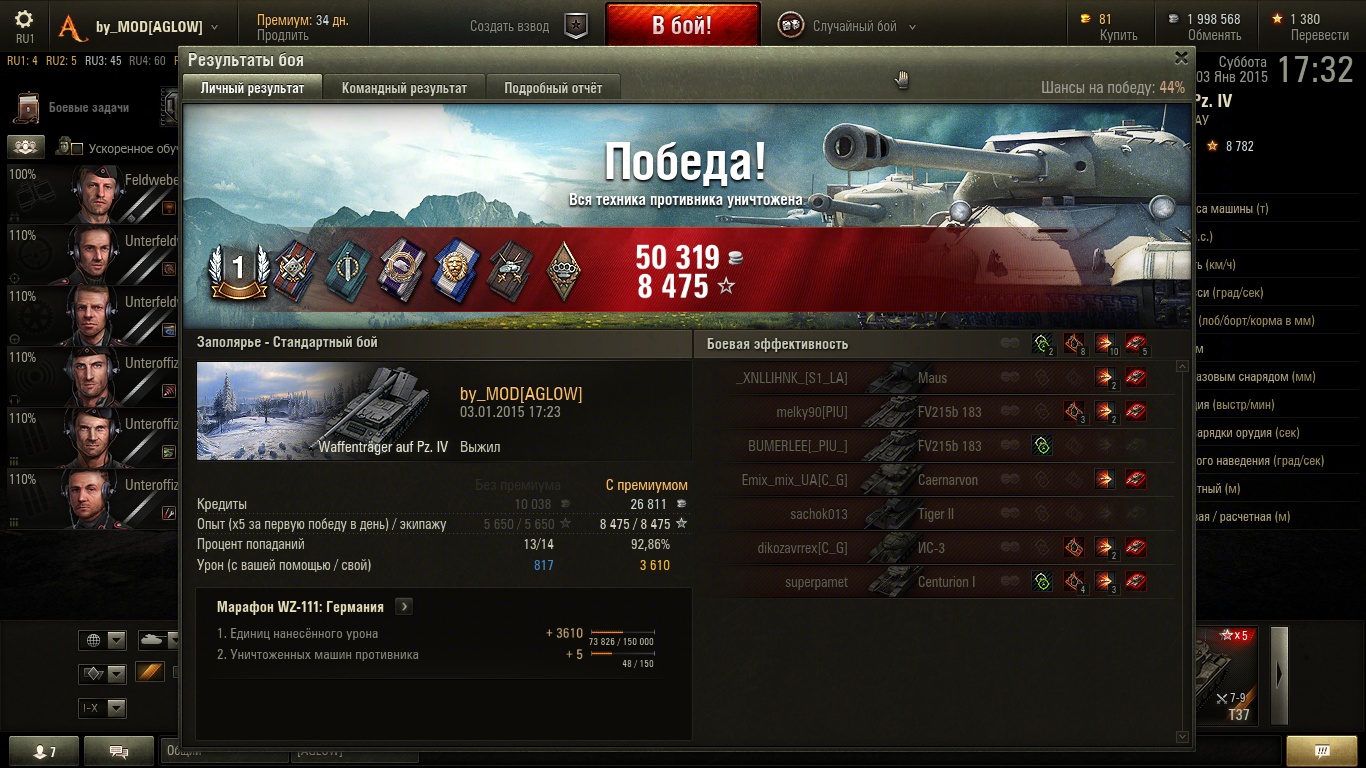The width and height of the screenshot is (1366, 768).
Task: Buy gold using the Купить link
Action: [x=1118, y=36]
